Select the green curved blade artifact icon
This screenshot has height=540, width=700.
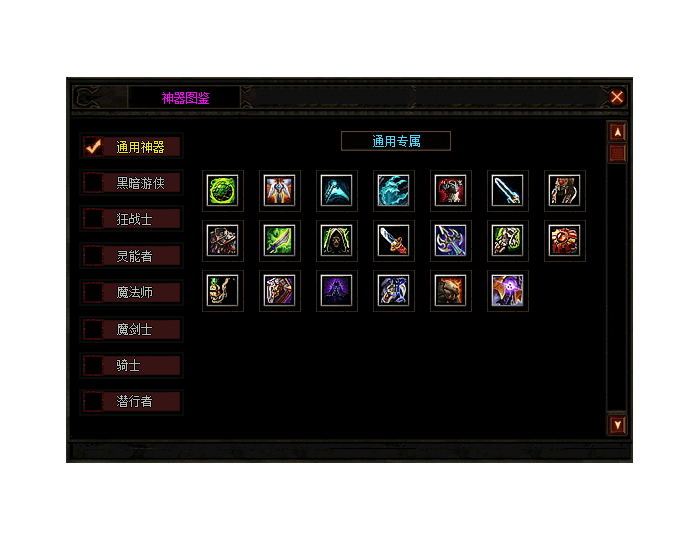tap(280, 240)
